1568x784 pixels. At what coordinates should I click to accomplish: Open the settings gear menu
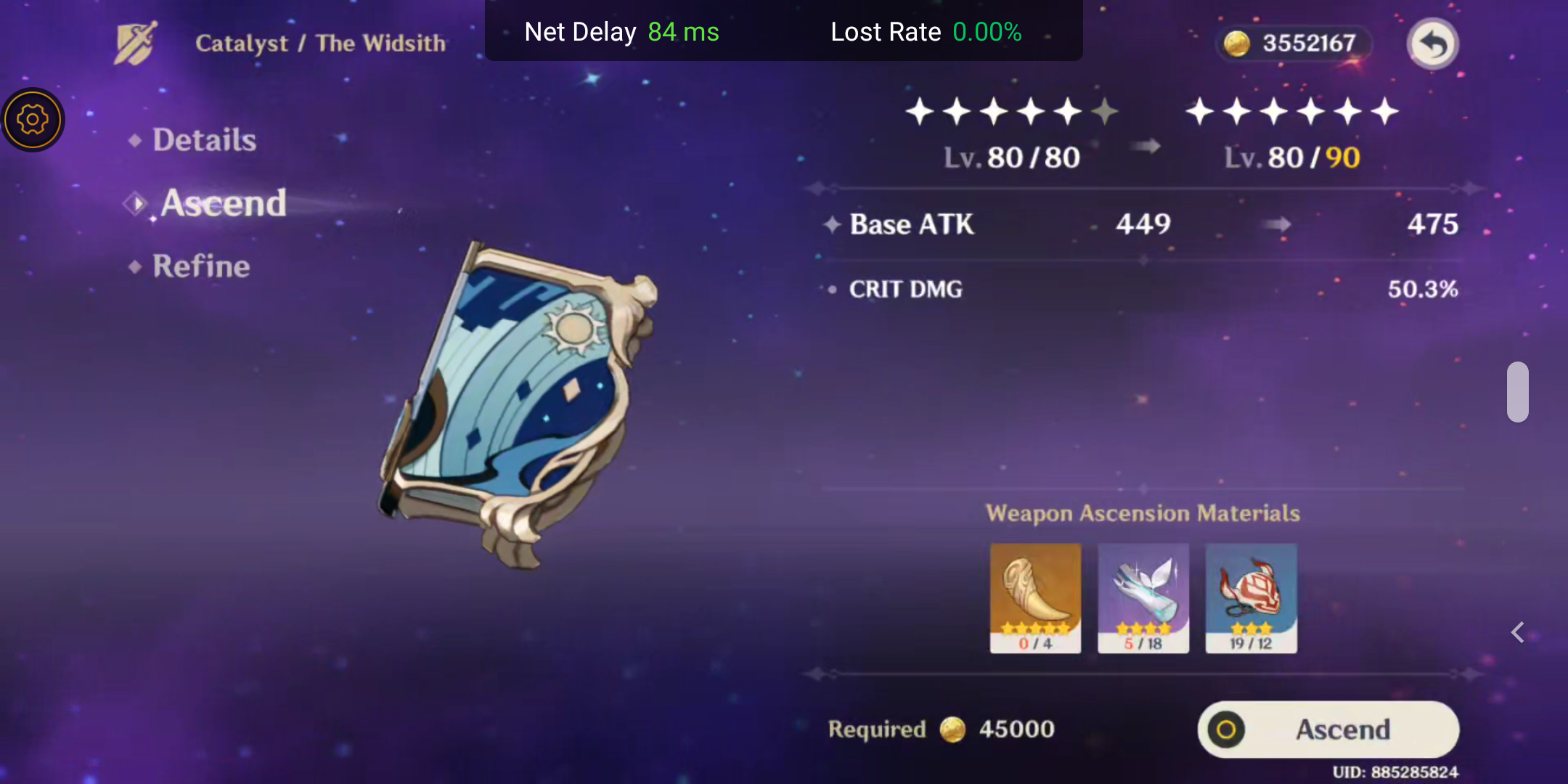32,119
